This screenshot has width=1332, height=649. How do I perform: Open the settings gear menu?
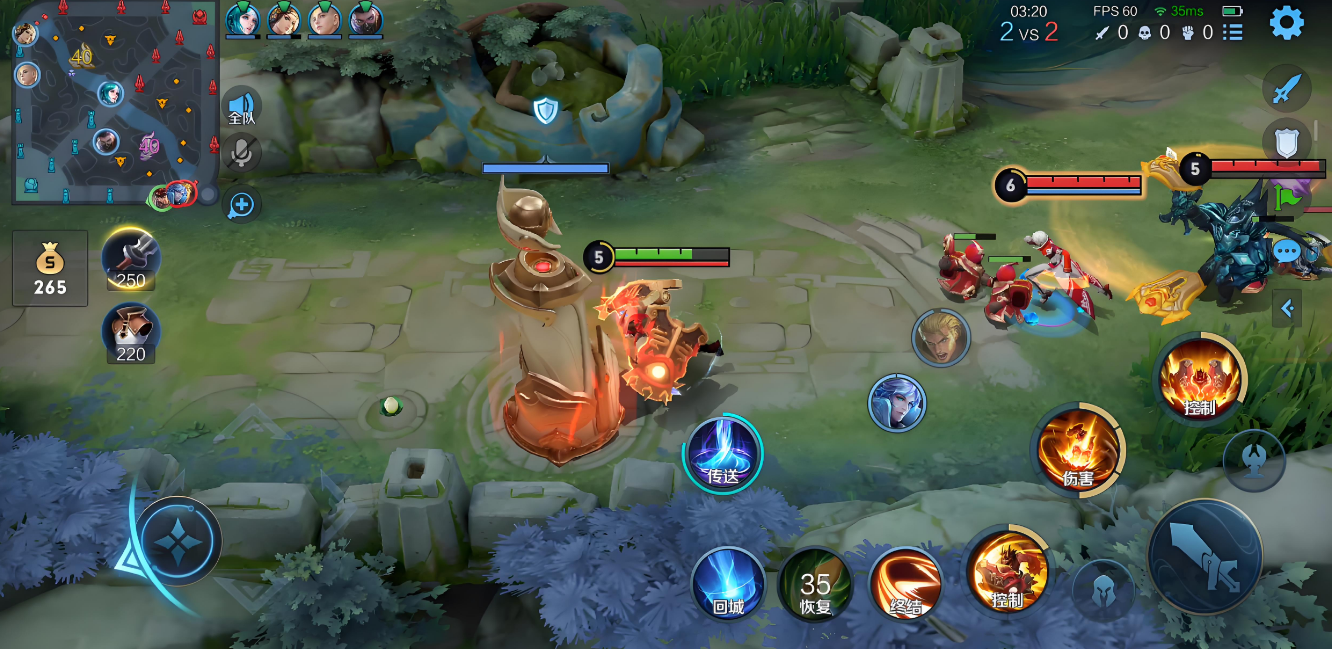(x=1286, y=22)
